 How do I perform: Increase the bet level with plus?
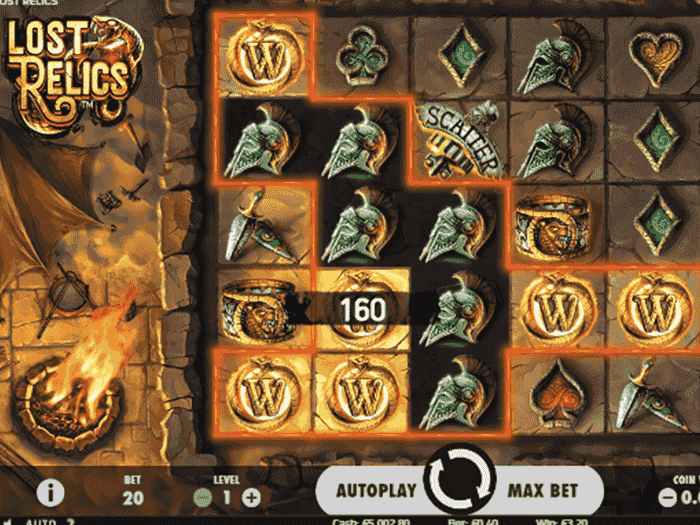(251, 497)
